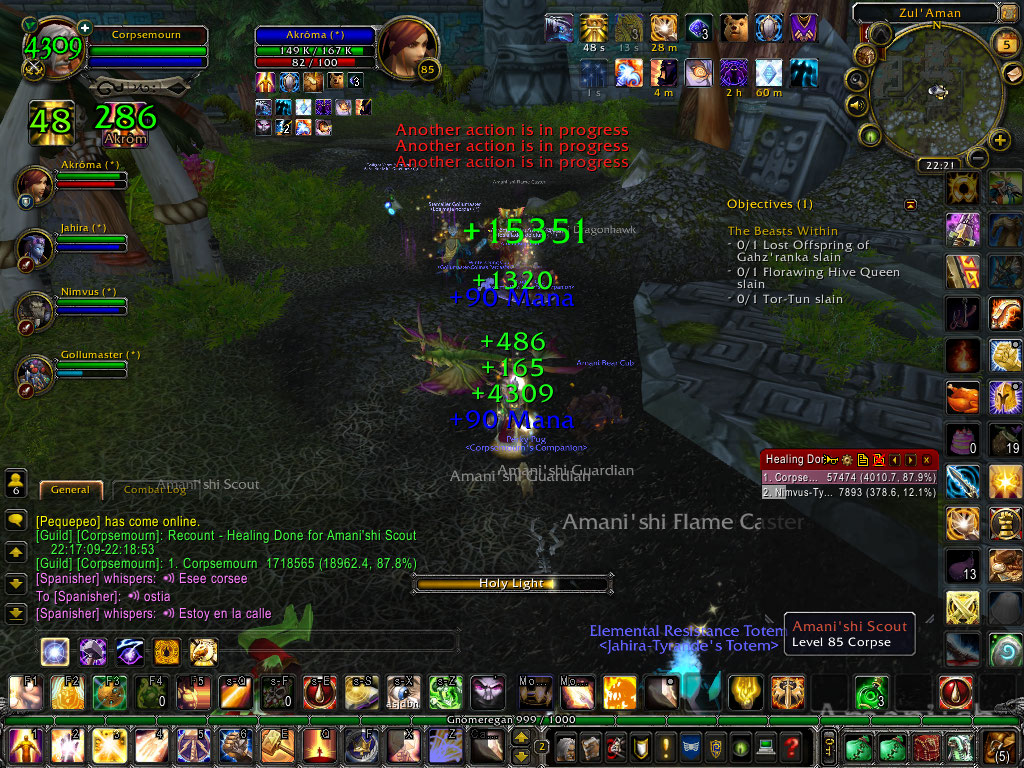Open the social friends button showing 6

click(16, 484)
